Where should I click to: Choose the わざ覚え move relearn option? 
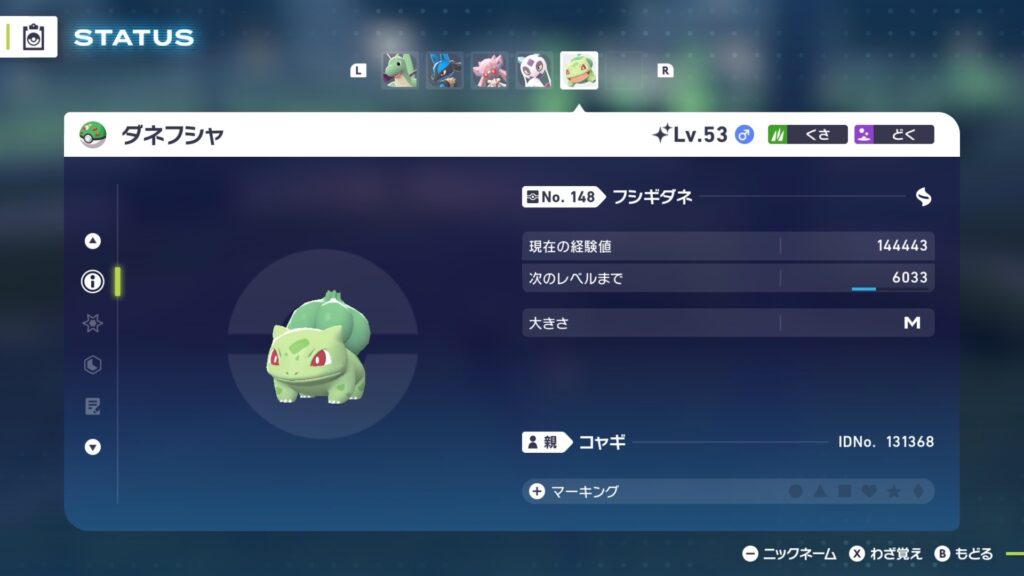pyautogui.click(x=886, y=554)
